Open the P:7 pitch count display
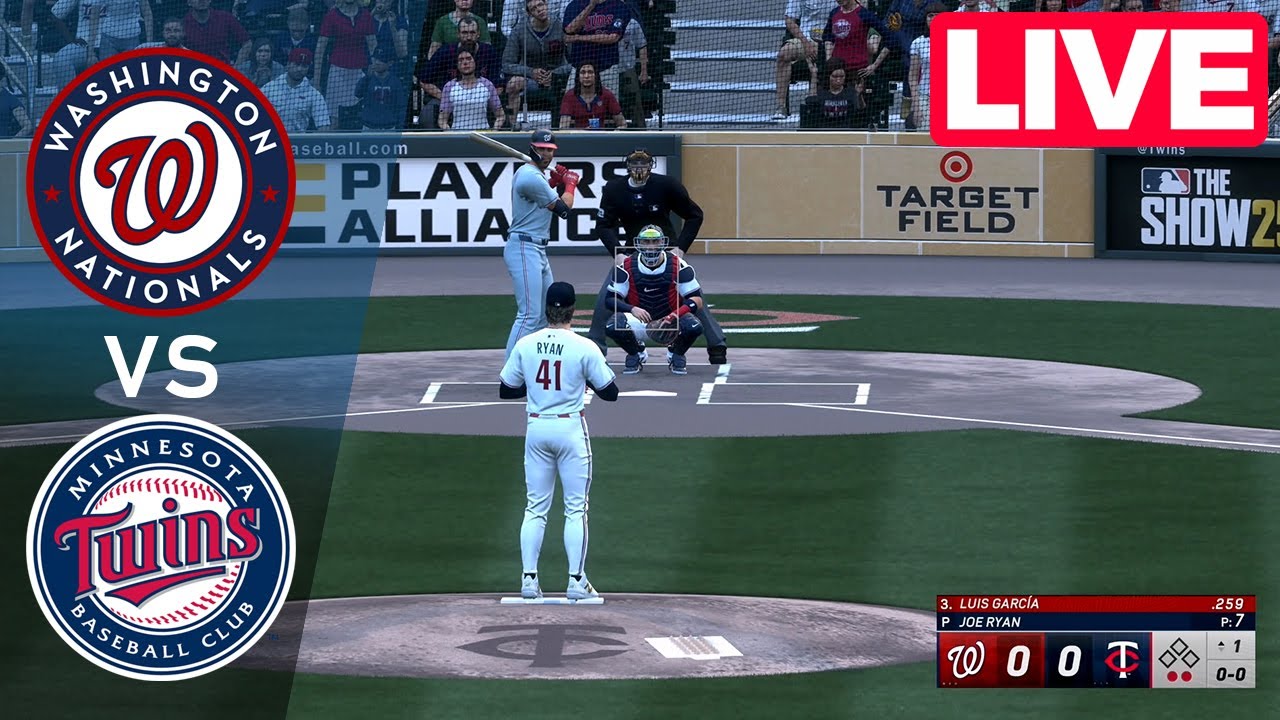Image resolution: width=1280 pixels, height=720 pixels. (x=1231, y=620)
